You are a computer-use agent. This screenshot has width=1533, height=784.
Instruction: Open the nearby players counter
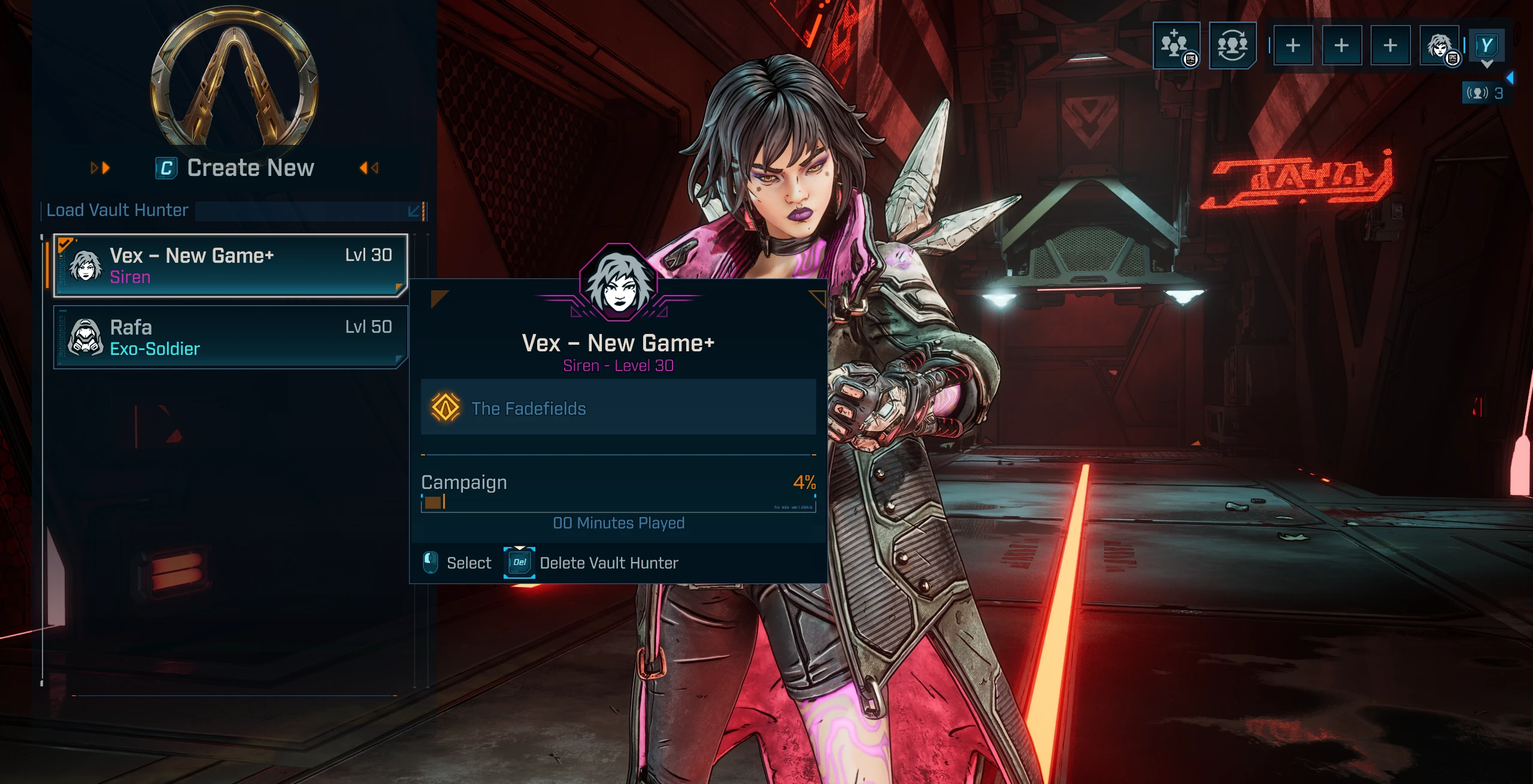(1486, 93)
